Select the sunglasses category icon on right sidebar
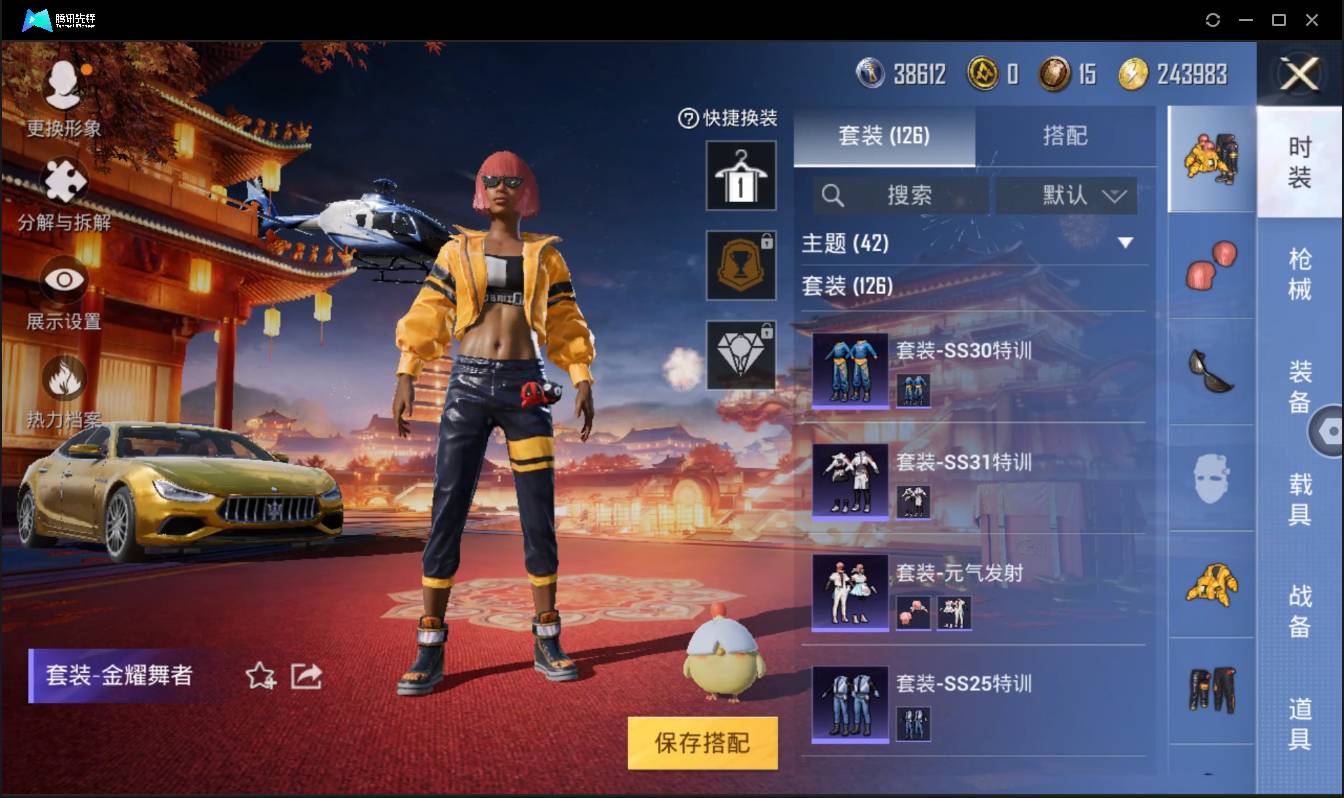 [1211, 373]
